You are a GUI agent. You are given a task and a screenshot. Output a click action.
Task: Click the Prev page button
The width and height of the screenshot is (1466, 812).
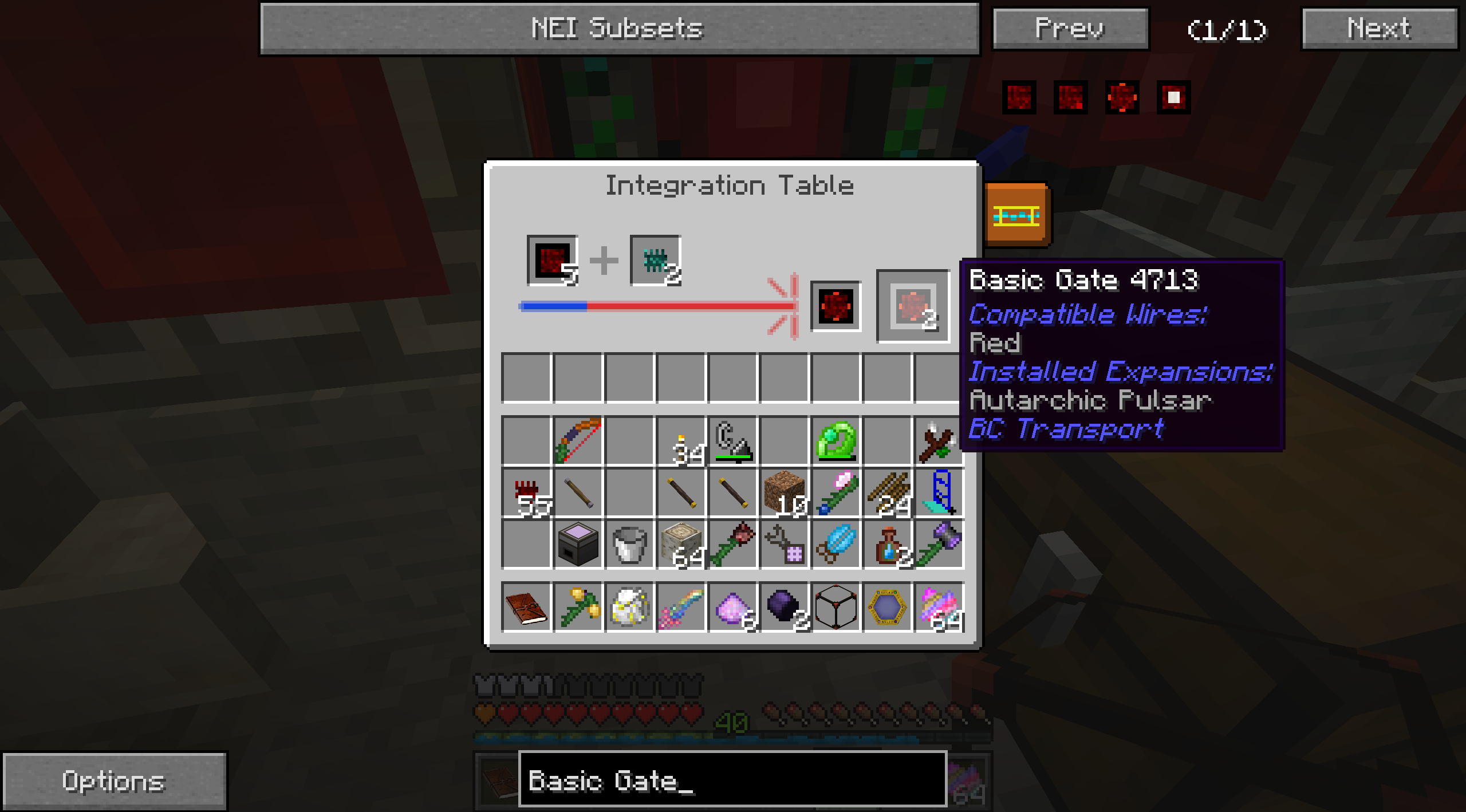click(1070, 29)
